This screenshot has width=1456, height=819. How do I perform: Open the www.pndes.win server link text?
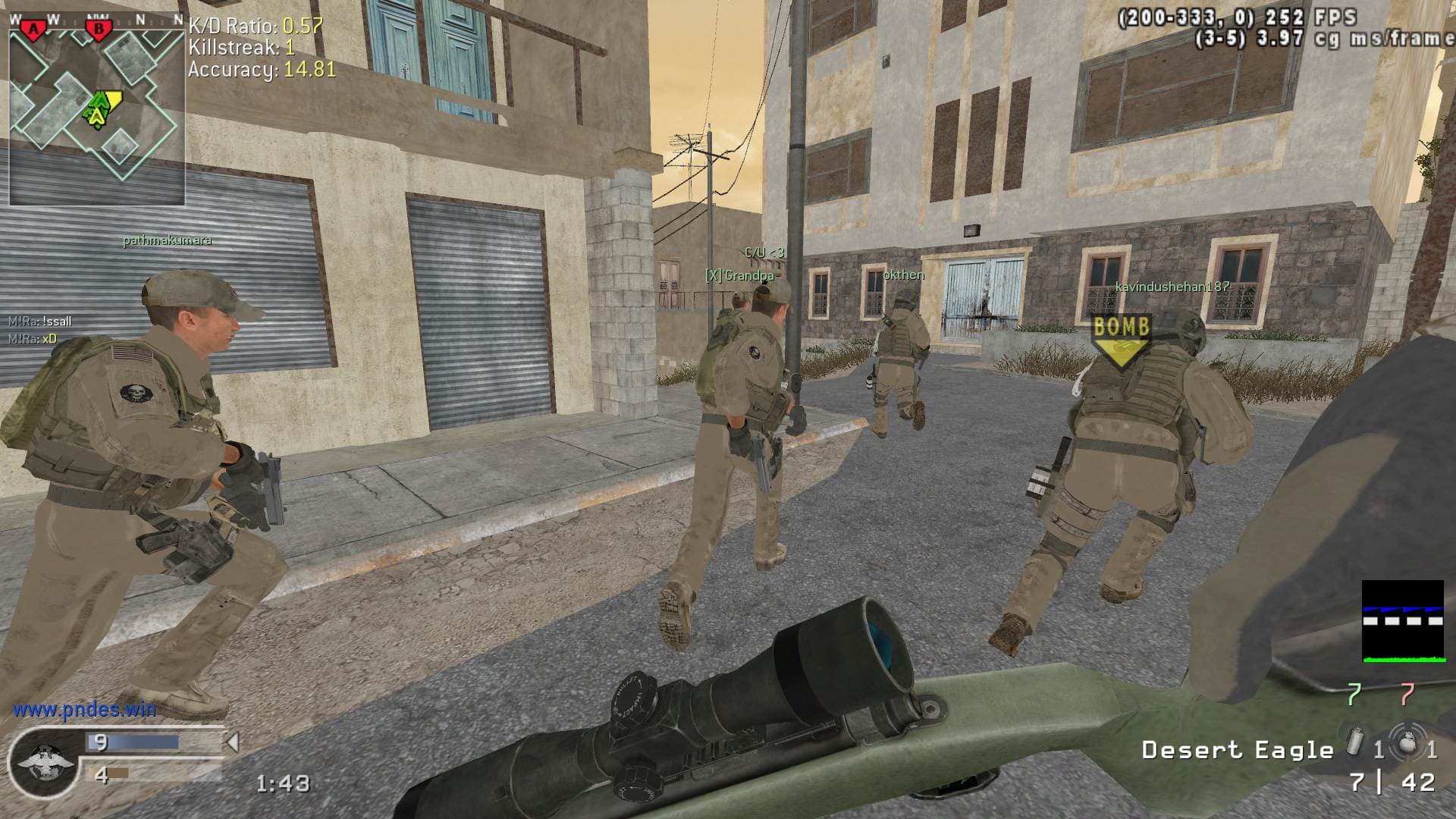click(84, 710)
